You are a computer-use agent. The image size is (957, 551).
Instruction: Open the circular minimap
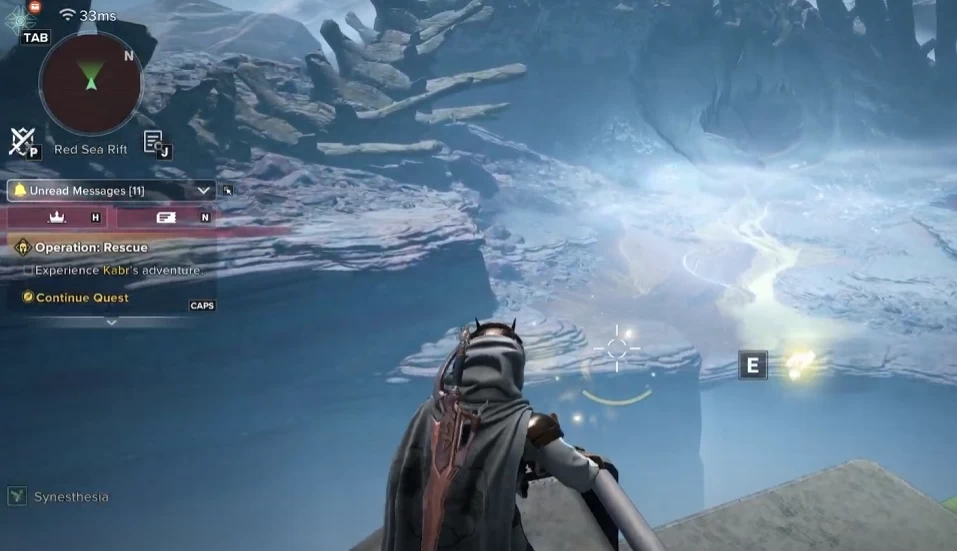(x=90, y=82)
